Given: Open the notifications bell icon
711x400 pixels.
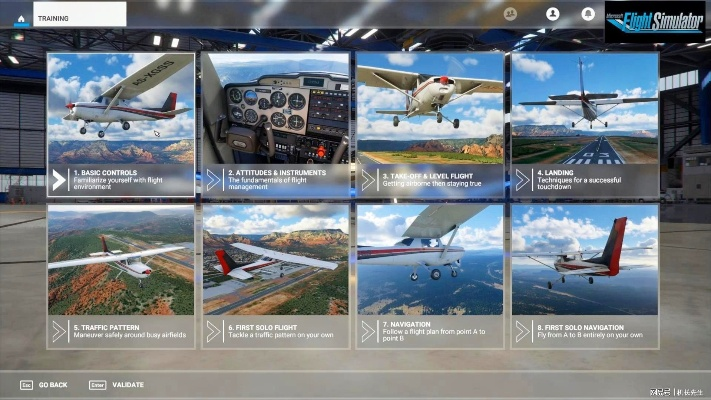Looking at the screenshot, I should tap(588, 14).
